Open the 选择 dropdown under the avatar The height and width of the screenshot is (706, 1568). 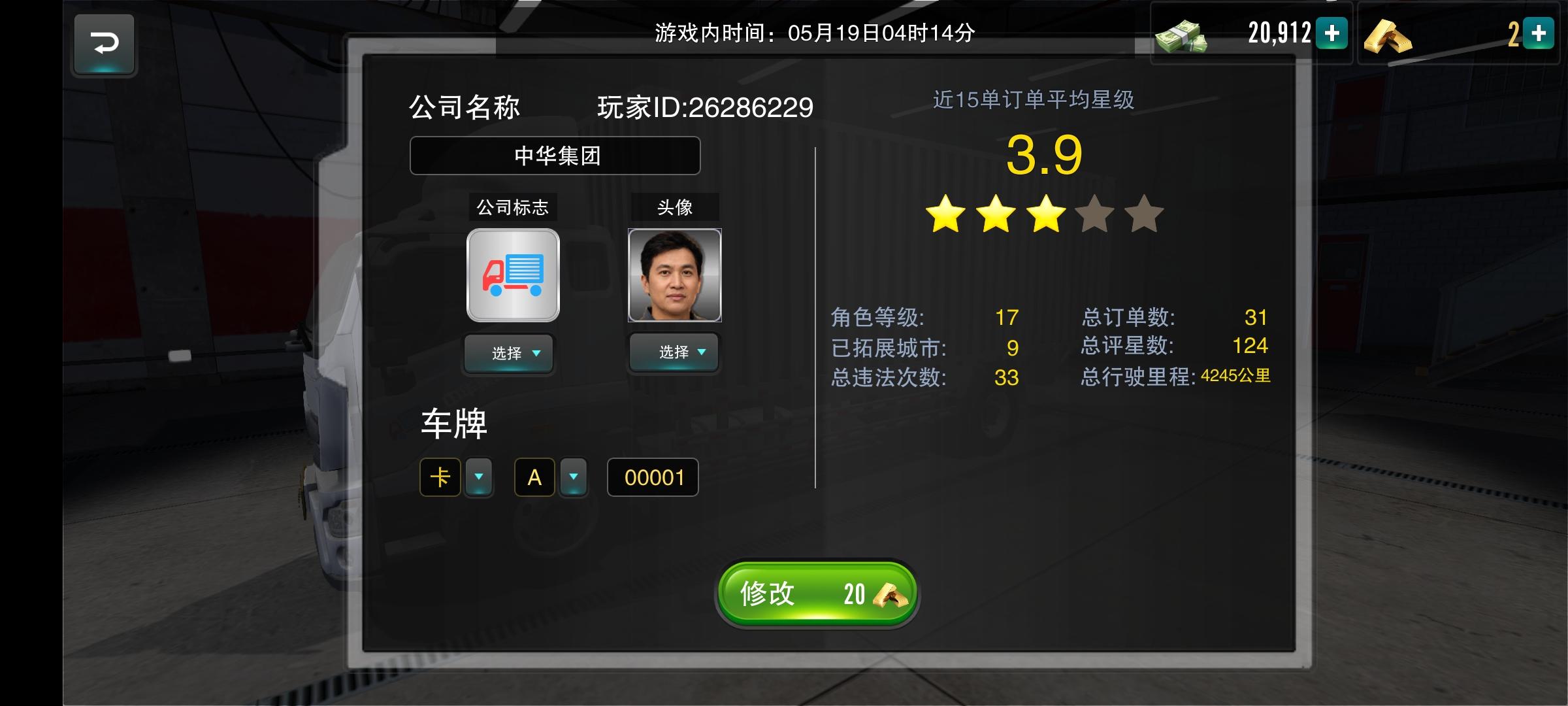[x=674, y=353]
